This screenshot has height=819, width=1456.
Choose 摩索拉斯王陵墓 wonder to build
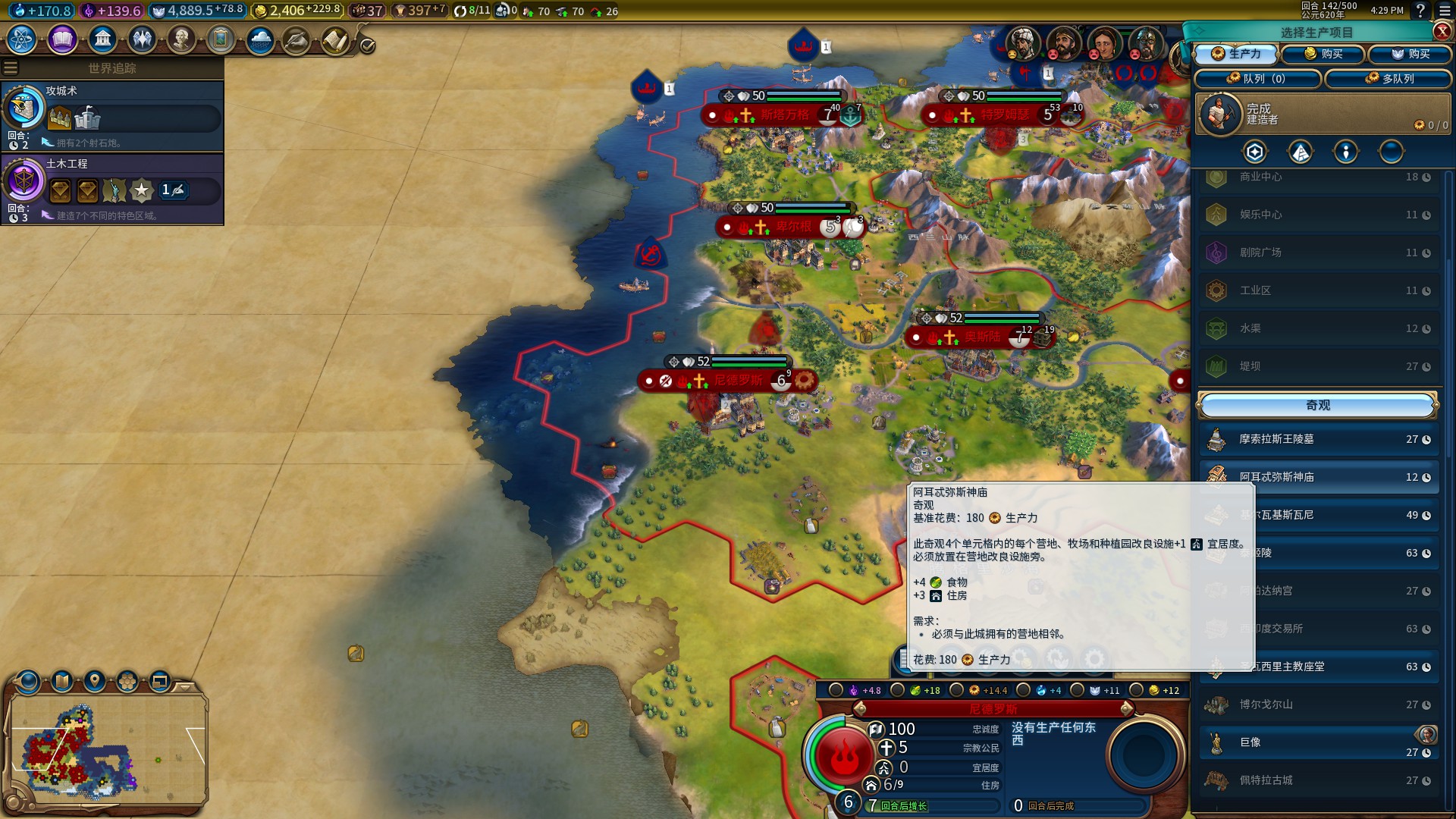(1318, 439)
